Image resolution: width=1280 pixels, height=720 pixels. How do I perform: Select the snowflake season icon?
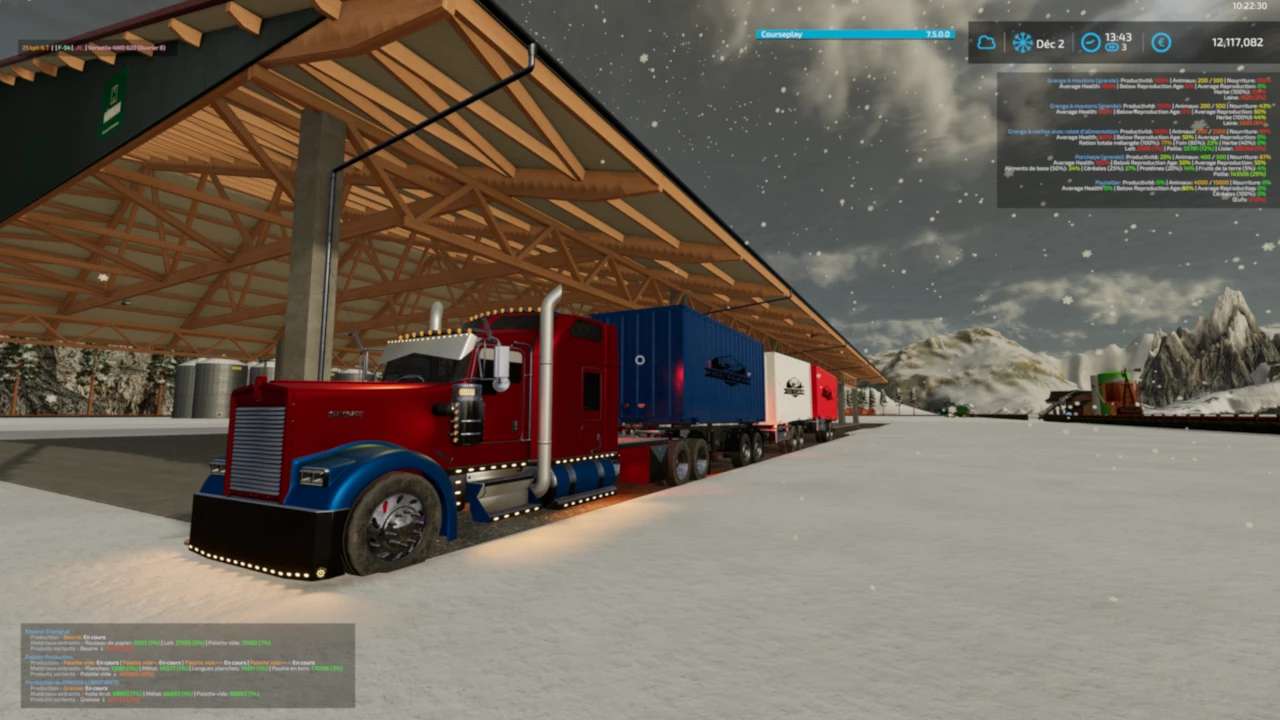pyautogui.click(x=1022, y=43)
